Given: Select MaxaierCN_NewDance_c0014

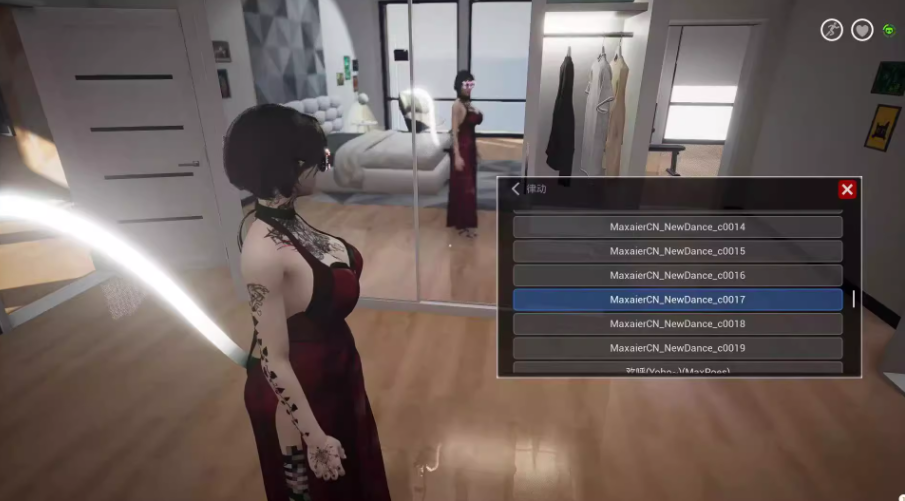Looking at the screenshot, I should coord(677,227).
